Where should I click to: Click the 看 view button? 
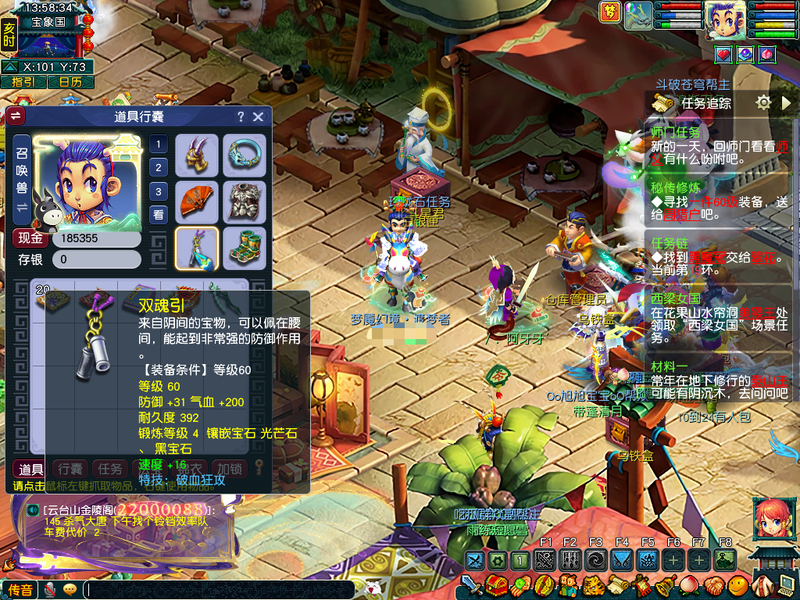coord(158,214)
